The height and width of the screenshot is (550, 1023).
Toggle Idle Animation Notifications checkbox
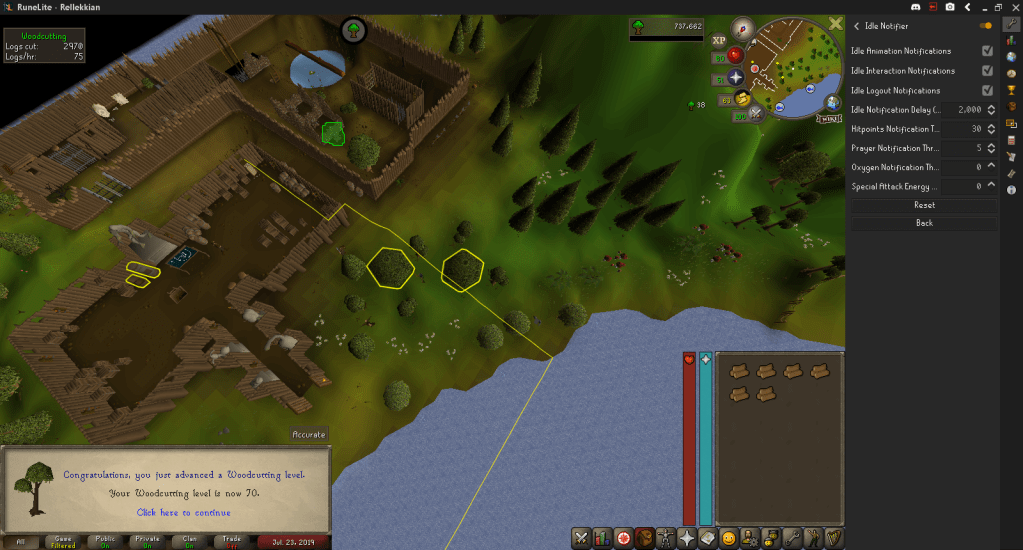(x=988, y=51)
